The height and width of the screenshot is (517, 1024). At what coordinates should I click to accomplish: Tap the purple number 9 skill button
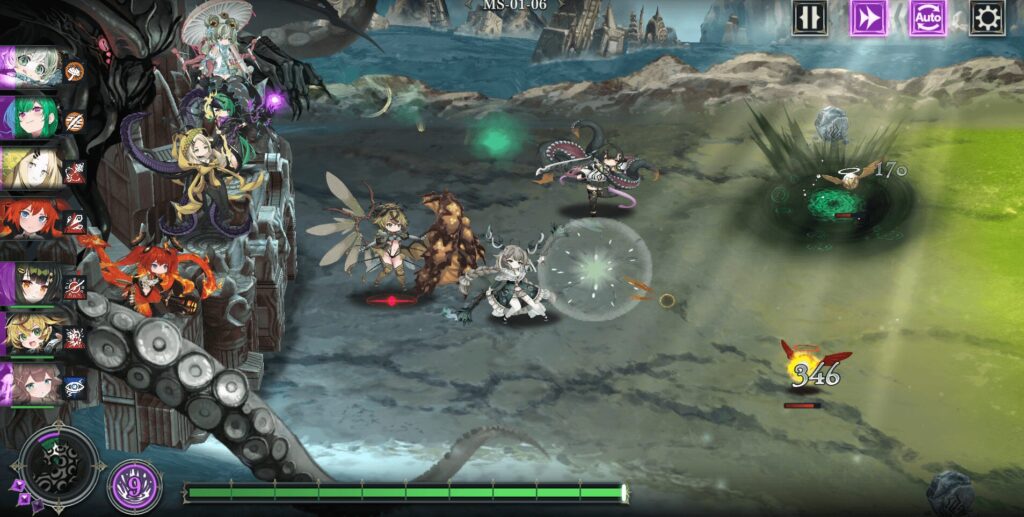pos(134,485)
